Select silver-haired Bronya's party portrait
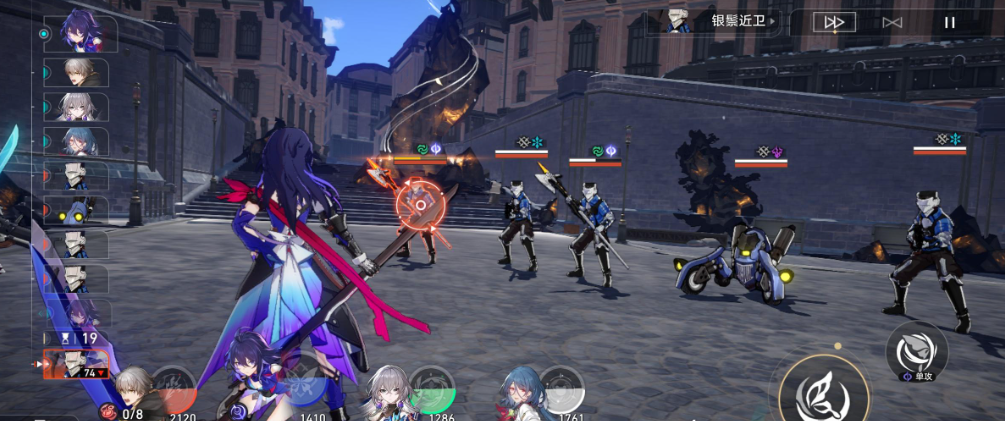This screenshot has height=421, width=1005. (x=384, y=392)
